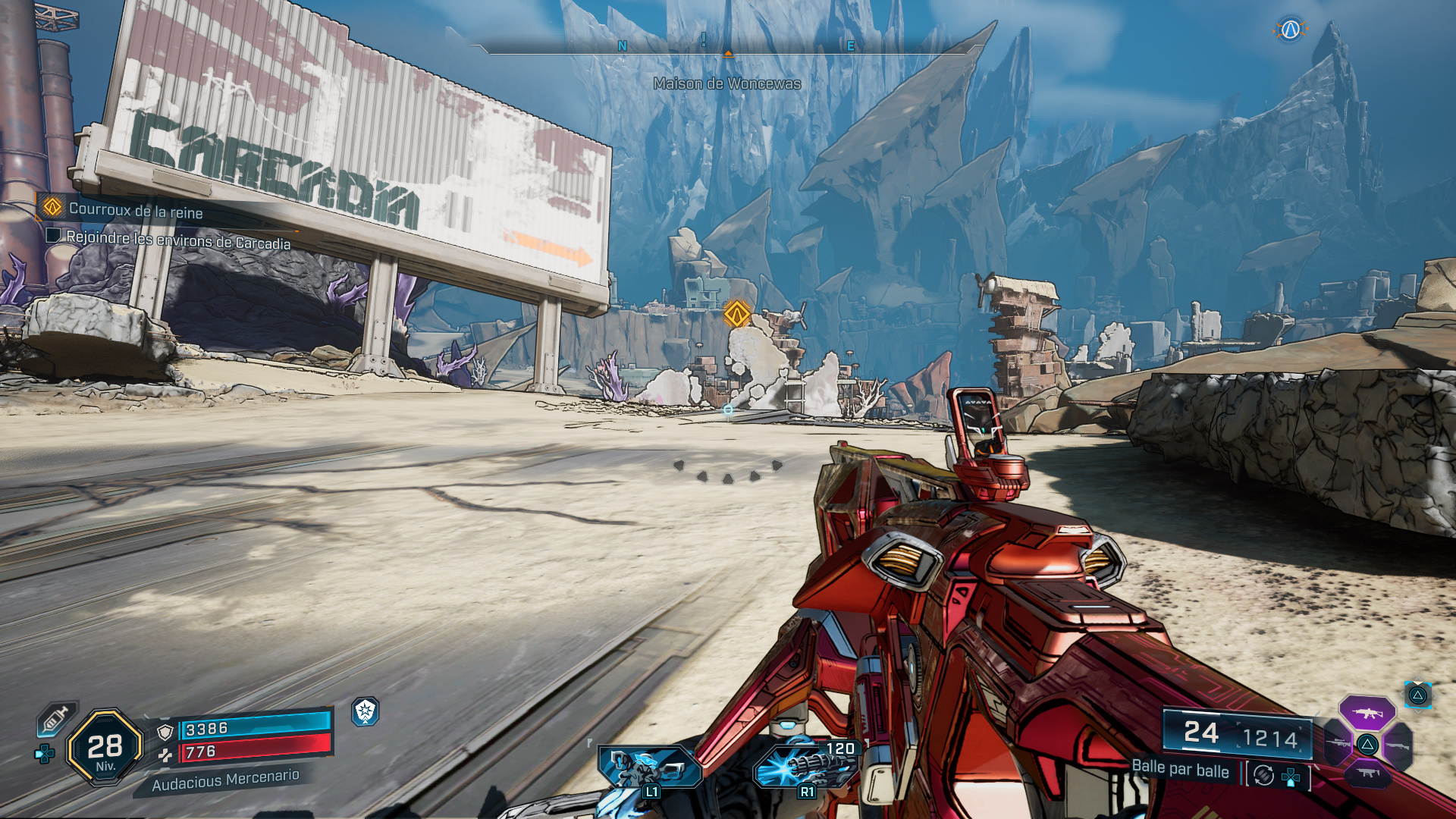The height and width of the screenshot is (819, 1456).
Task: Select the purple assault rifle weapon slot
Action: click(1367, 713)
